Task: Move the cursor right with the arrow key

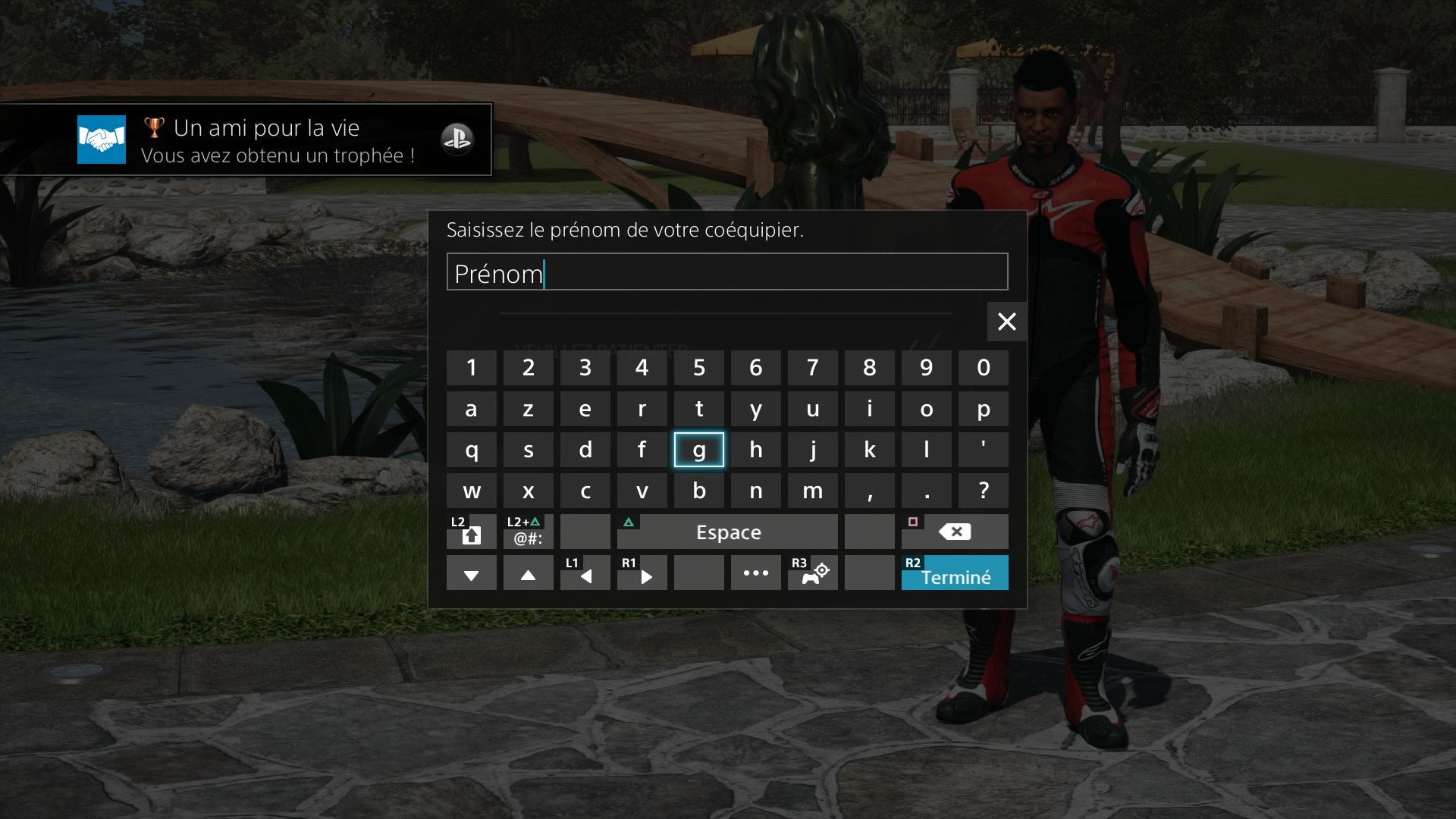Action: click(642, 573)
